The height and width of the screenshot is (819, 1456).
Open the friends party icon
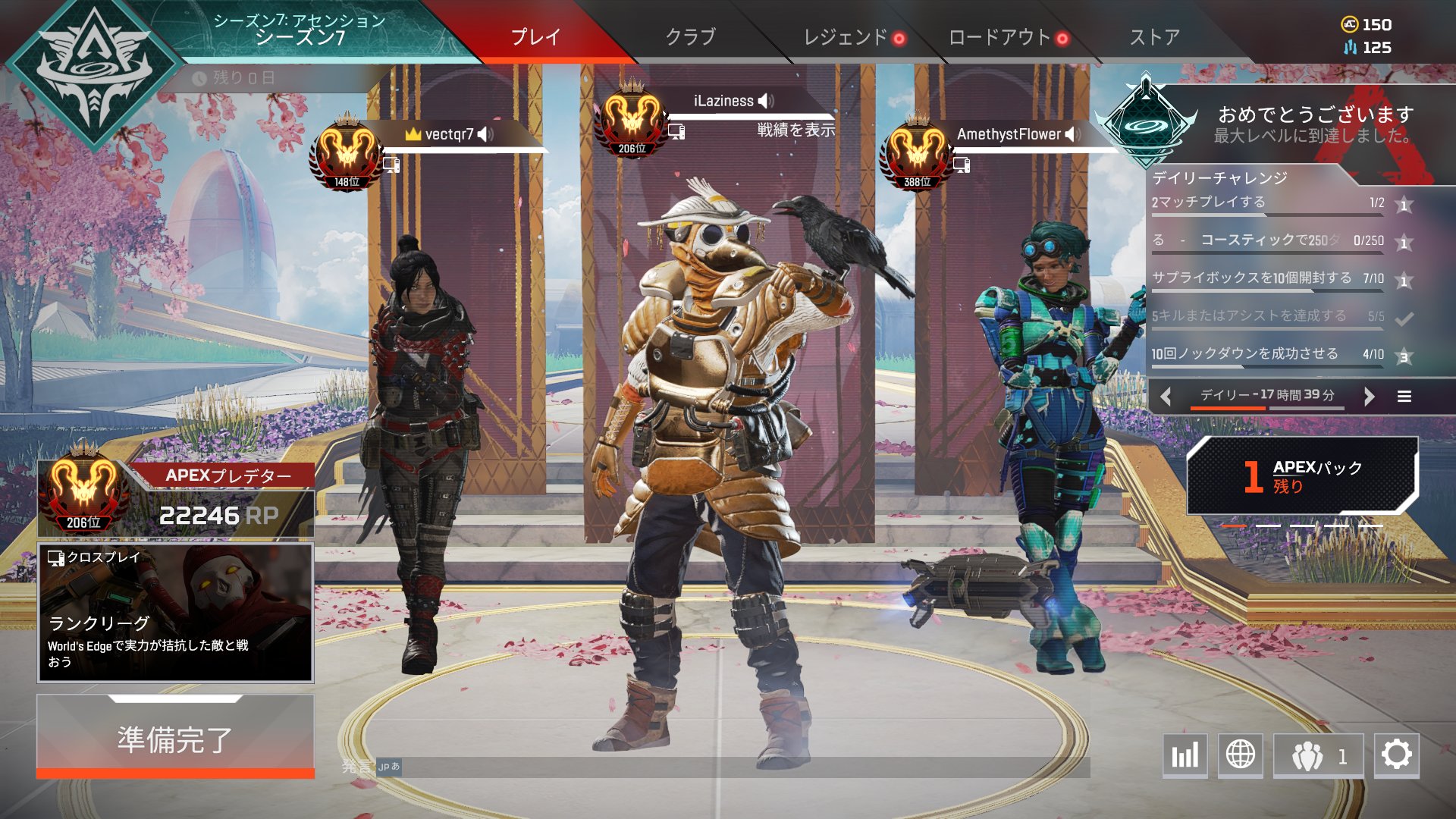pyautogui.click(x=1313, y=756)
